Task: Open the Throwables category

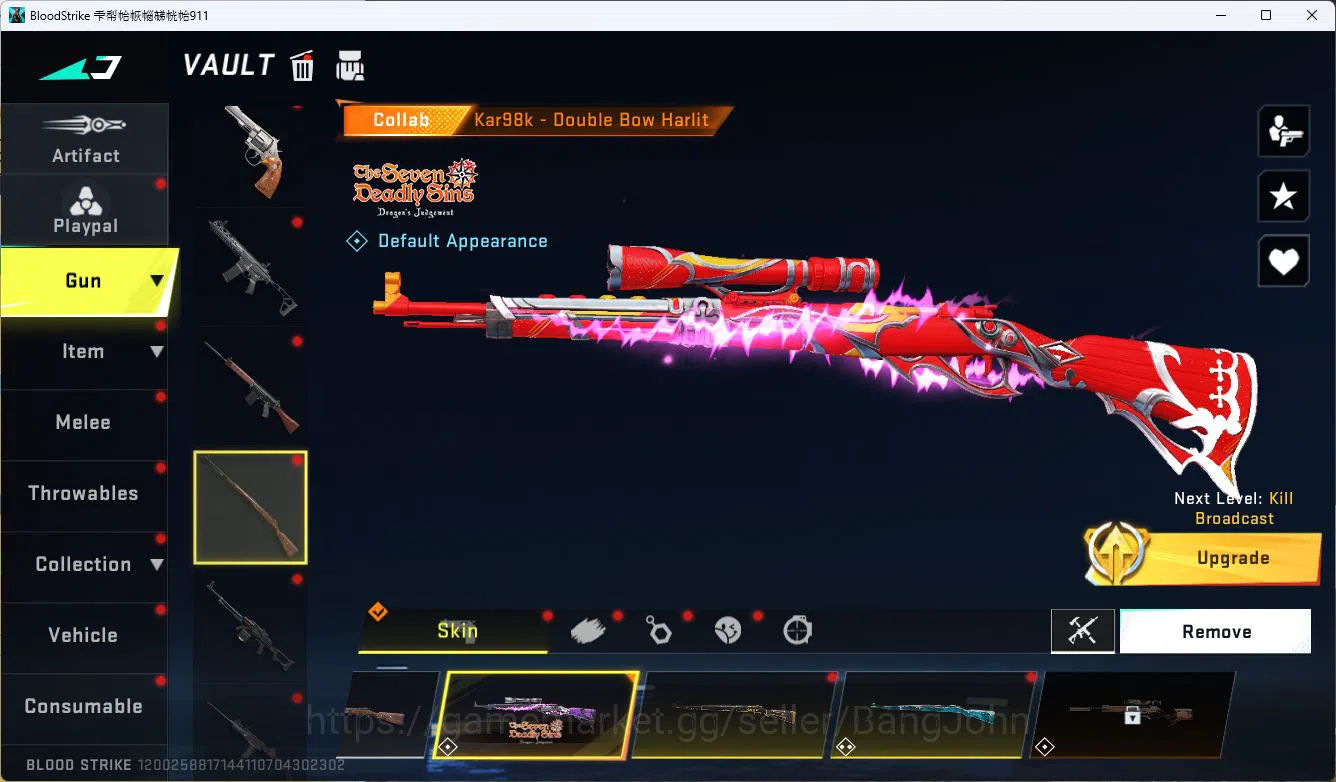Action: (x=84, y=493)
